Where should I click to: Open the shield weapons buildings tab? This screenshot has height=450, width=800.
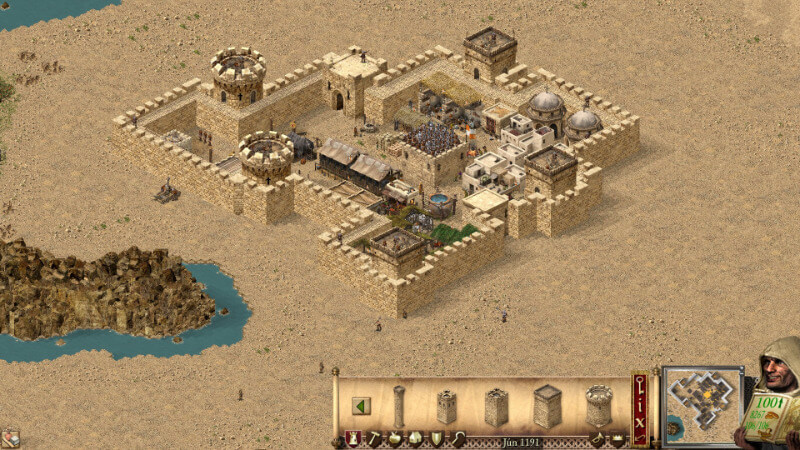pos(436,439)
